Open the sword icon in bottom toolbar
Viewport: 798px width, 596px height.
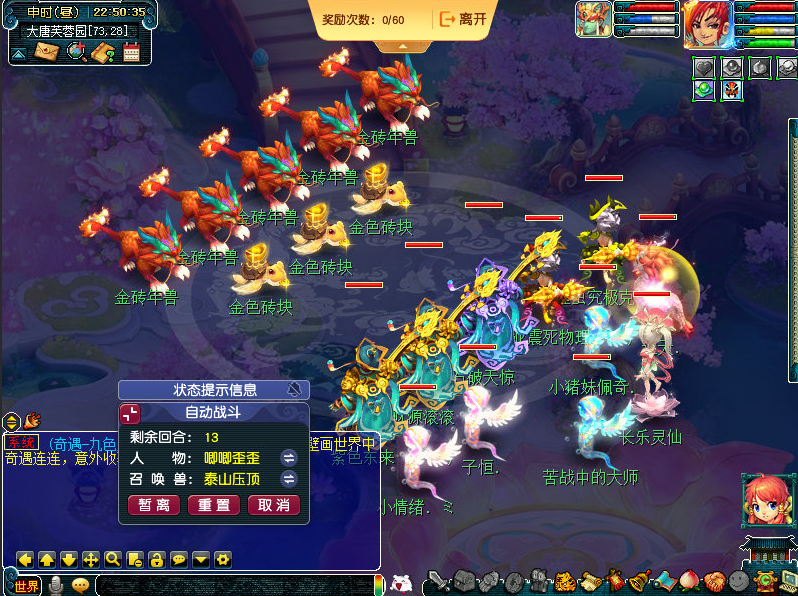click(x=438, y=582)
